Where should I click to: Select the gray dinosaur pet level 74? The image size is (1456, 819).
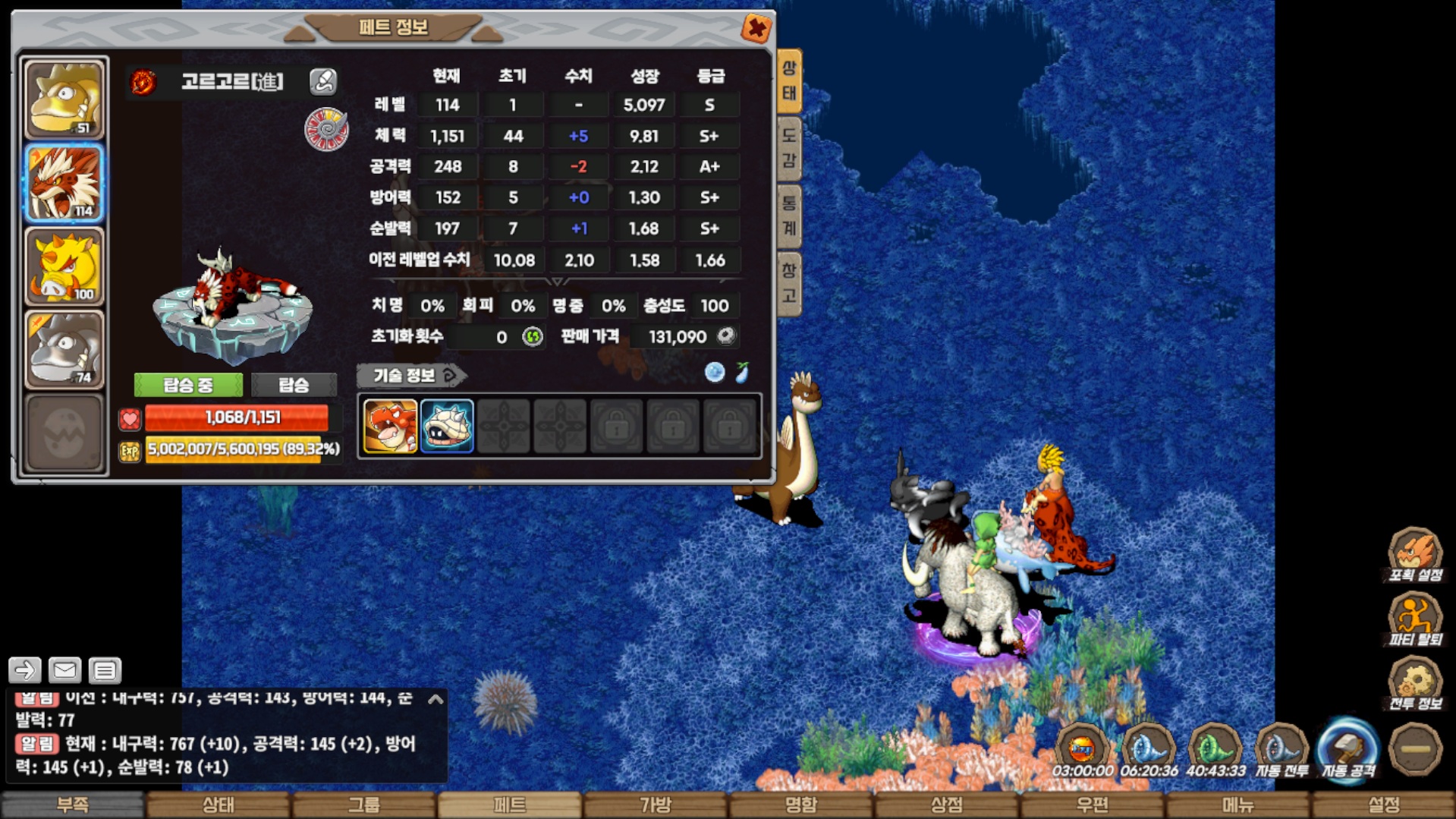coord(64,349)
